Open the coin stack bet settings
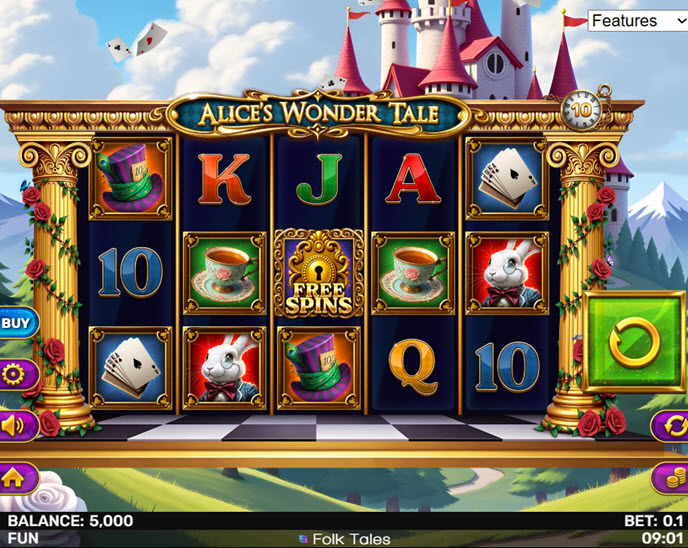688x548 pixels. point(671,478)
